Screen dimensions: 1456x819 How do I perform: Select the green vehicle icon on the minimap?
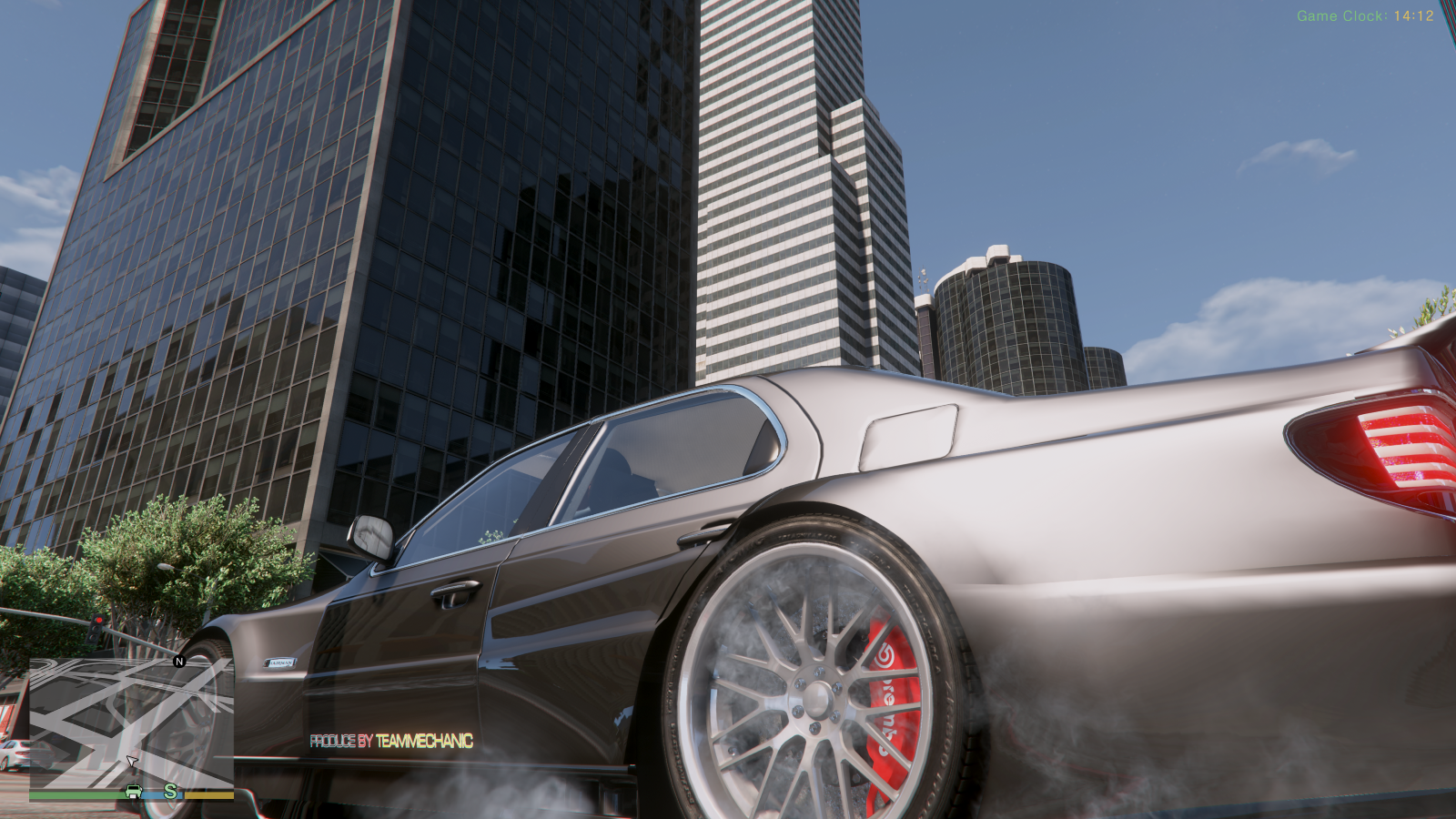134,791
